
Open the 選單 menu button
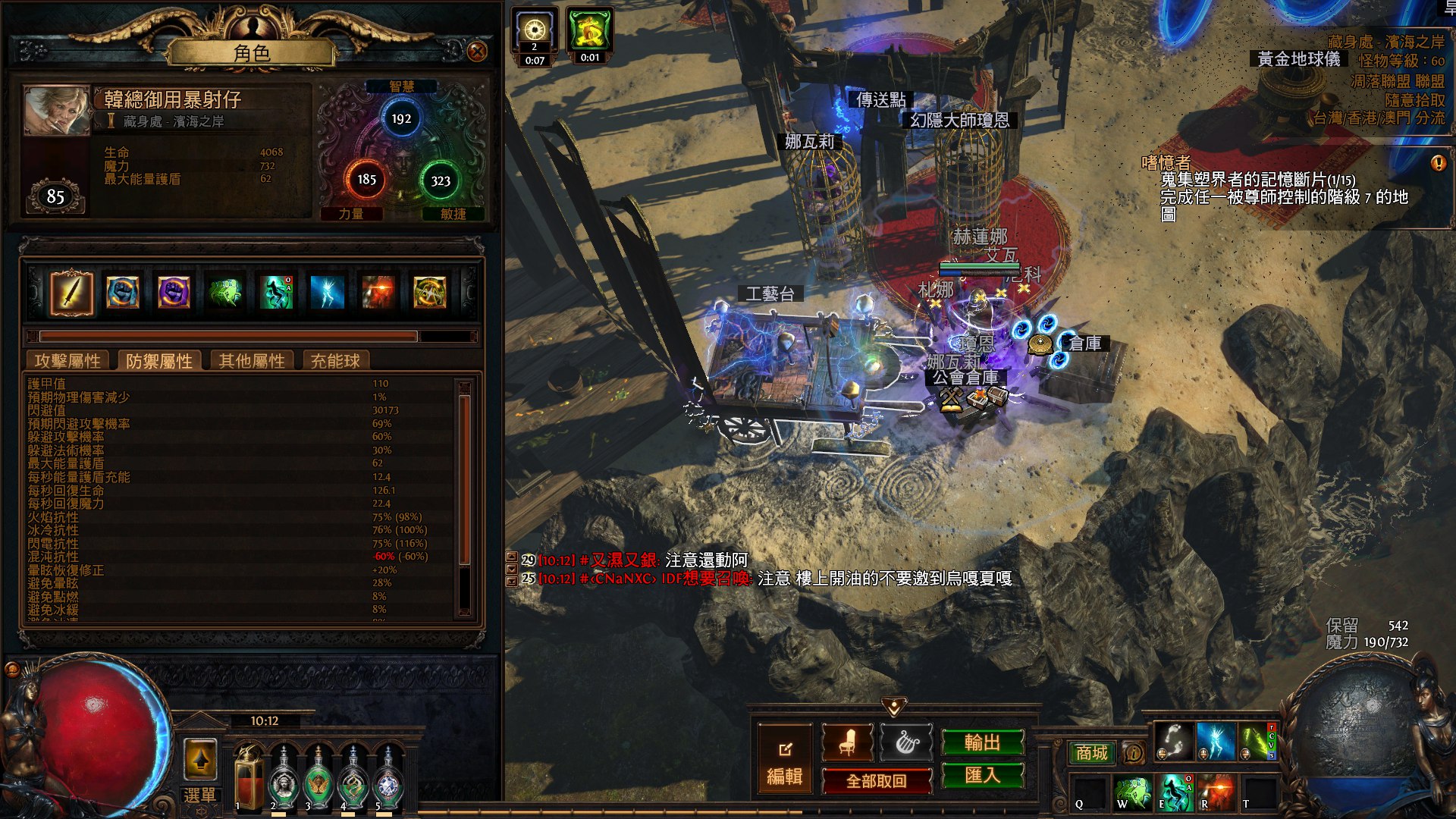tap(200, 795)
